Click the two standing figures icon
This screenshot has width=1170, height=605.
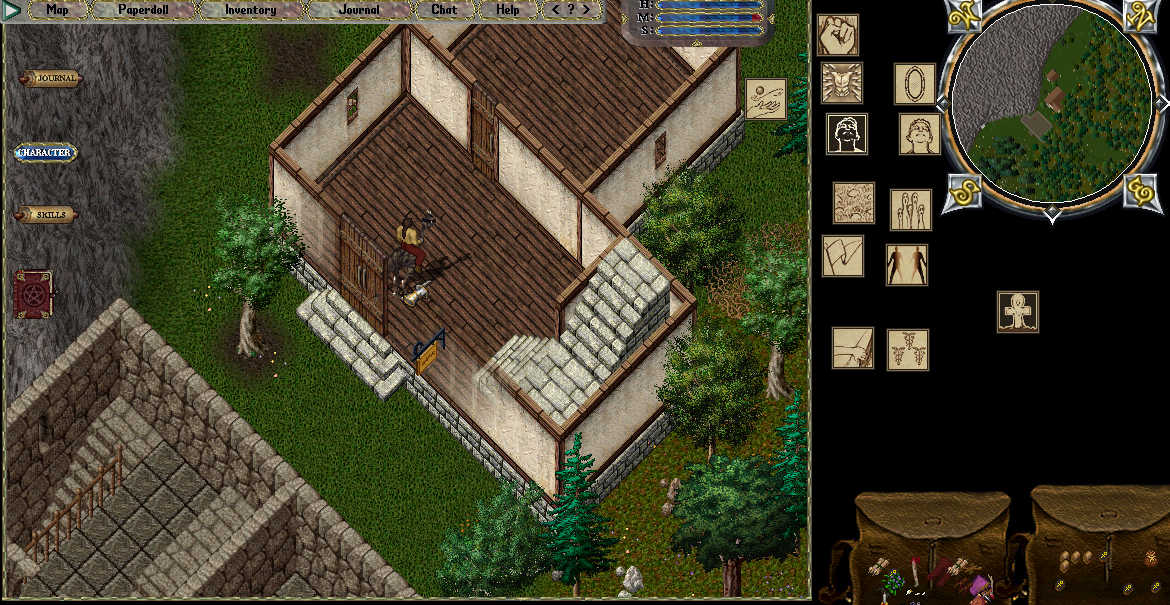pos(907,265)
